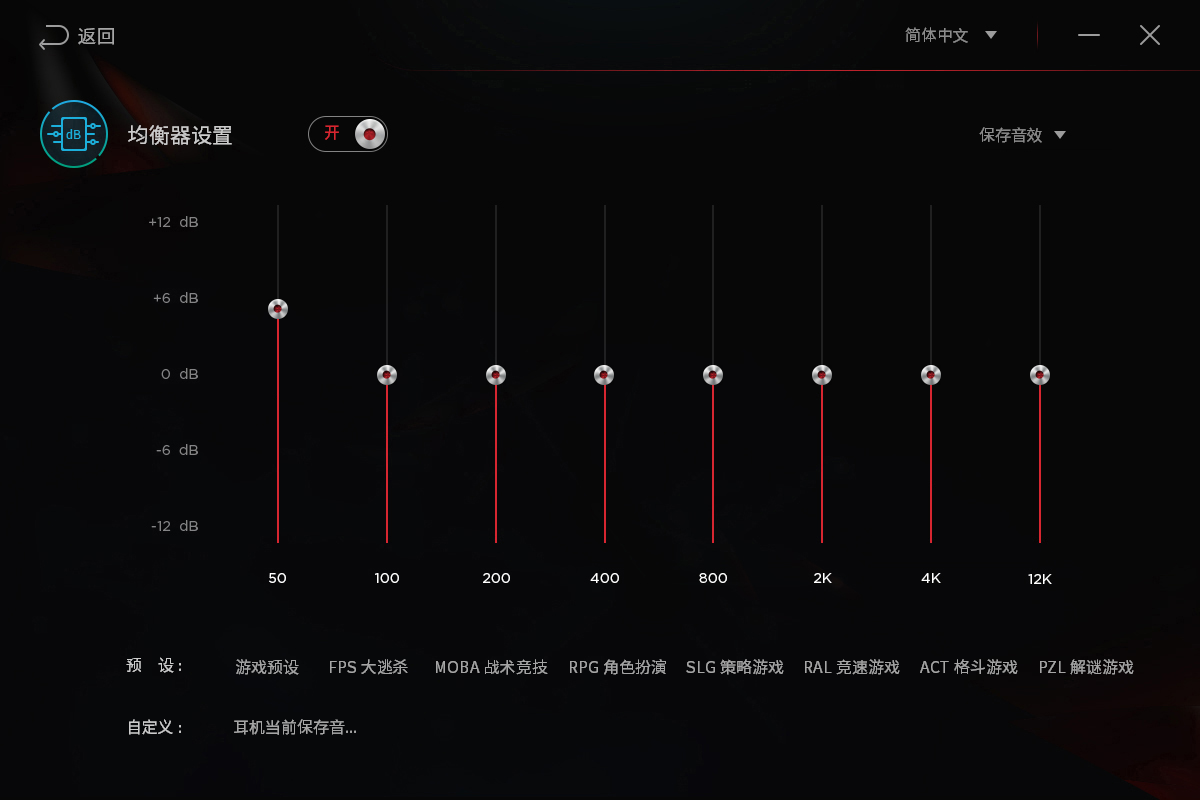Image resolution: width=1200 pixels, height=800 pixels.
Task: Close the equalizer window
Action: tap(1150, 35)
